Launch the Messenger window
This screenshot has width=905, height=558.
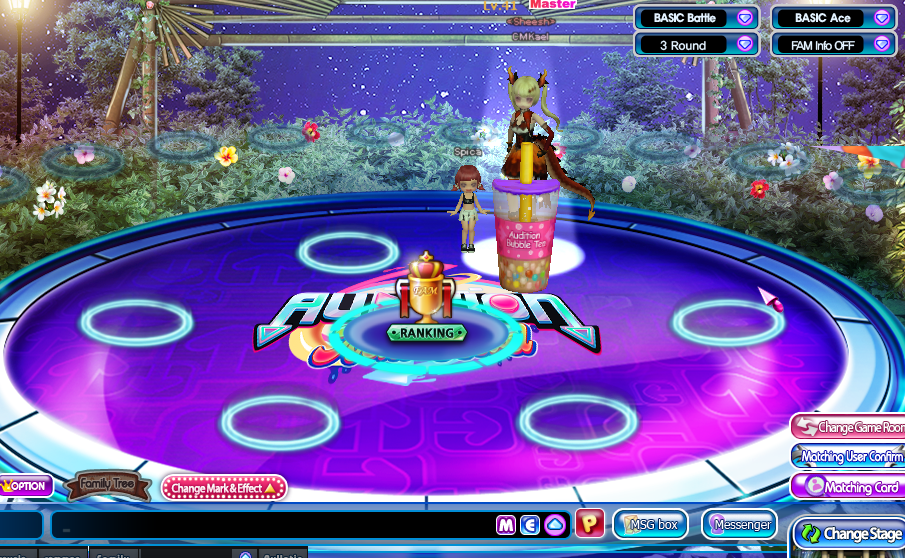[740, 524]
